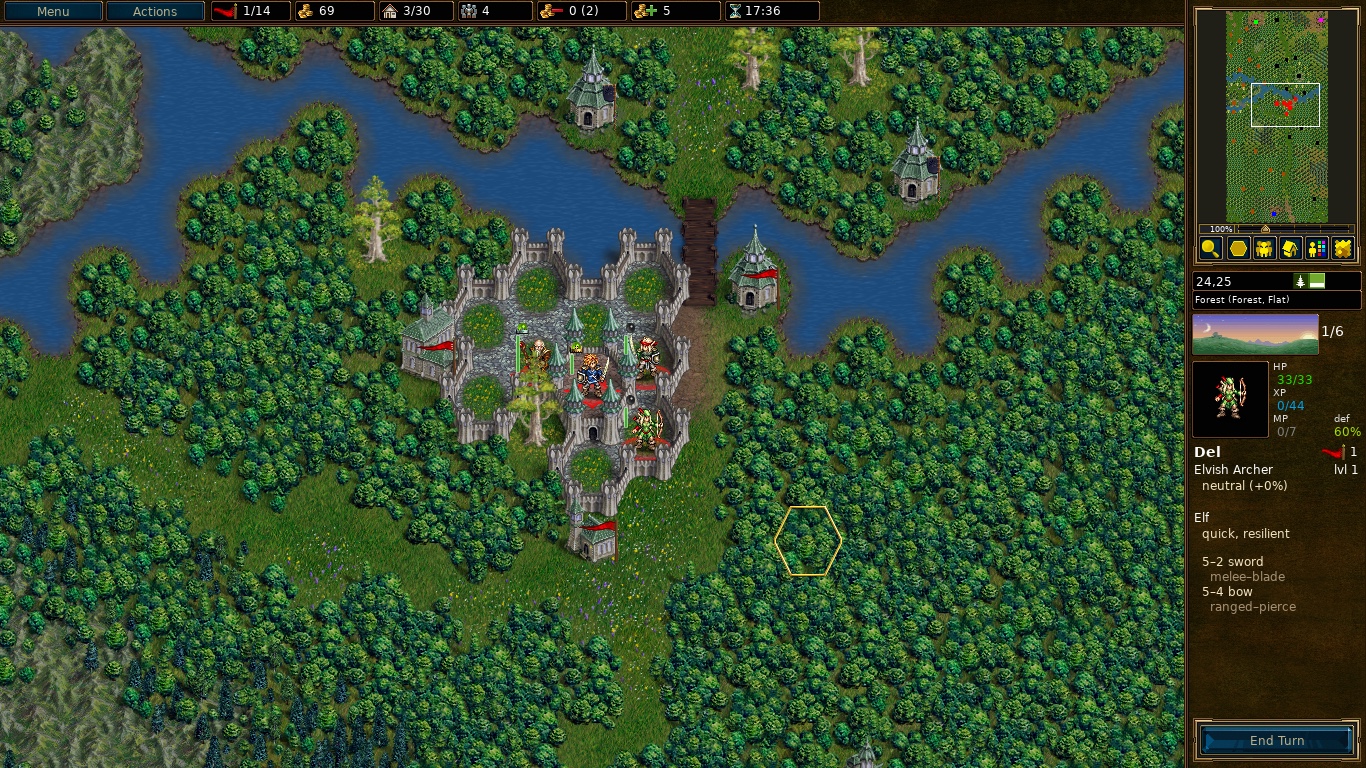
Task: End the current turn
Action: point(1276,741)
